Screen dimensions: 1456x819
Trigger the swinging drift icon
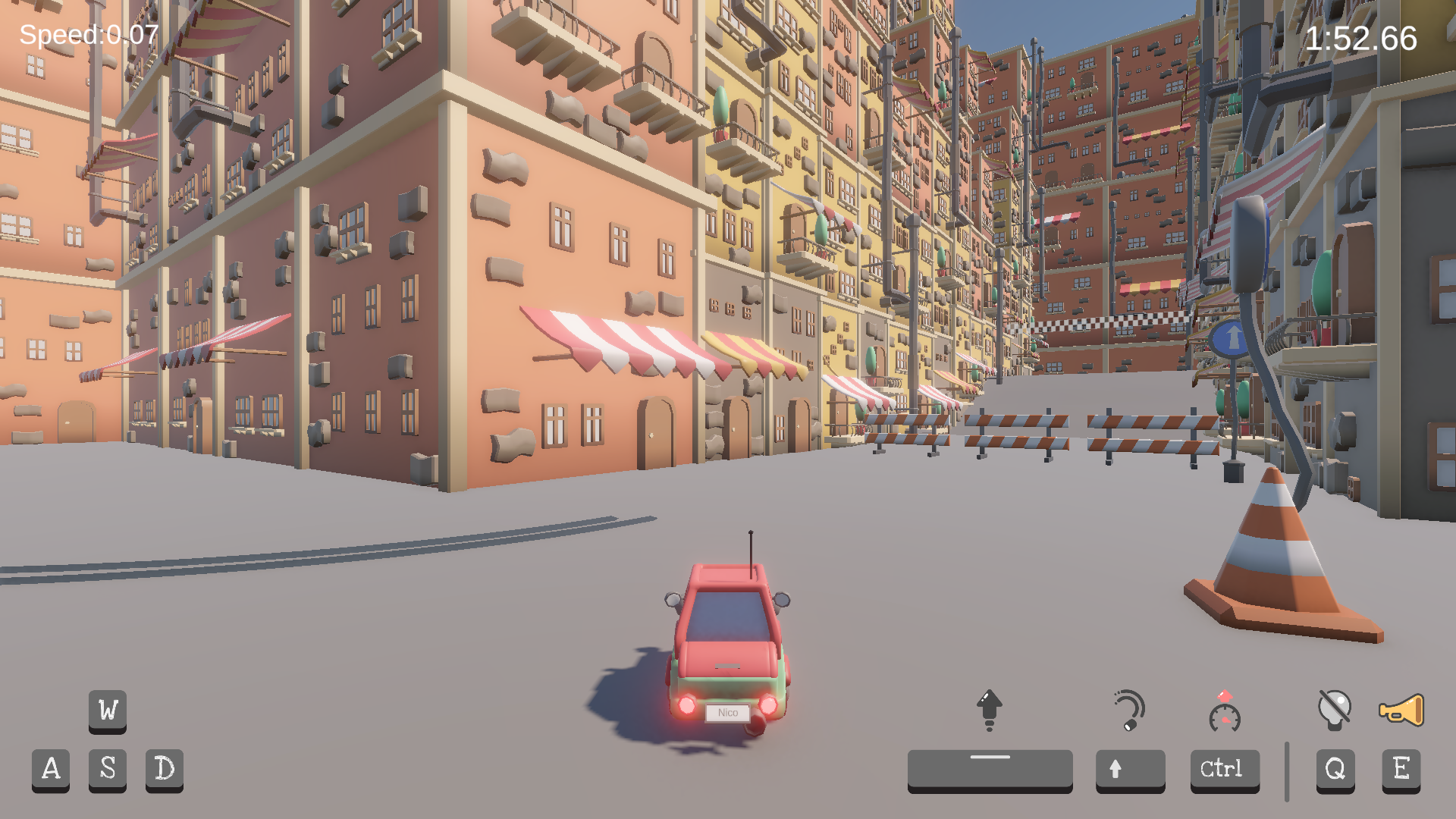click(1129, 710)
